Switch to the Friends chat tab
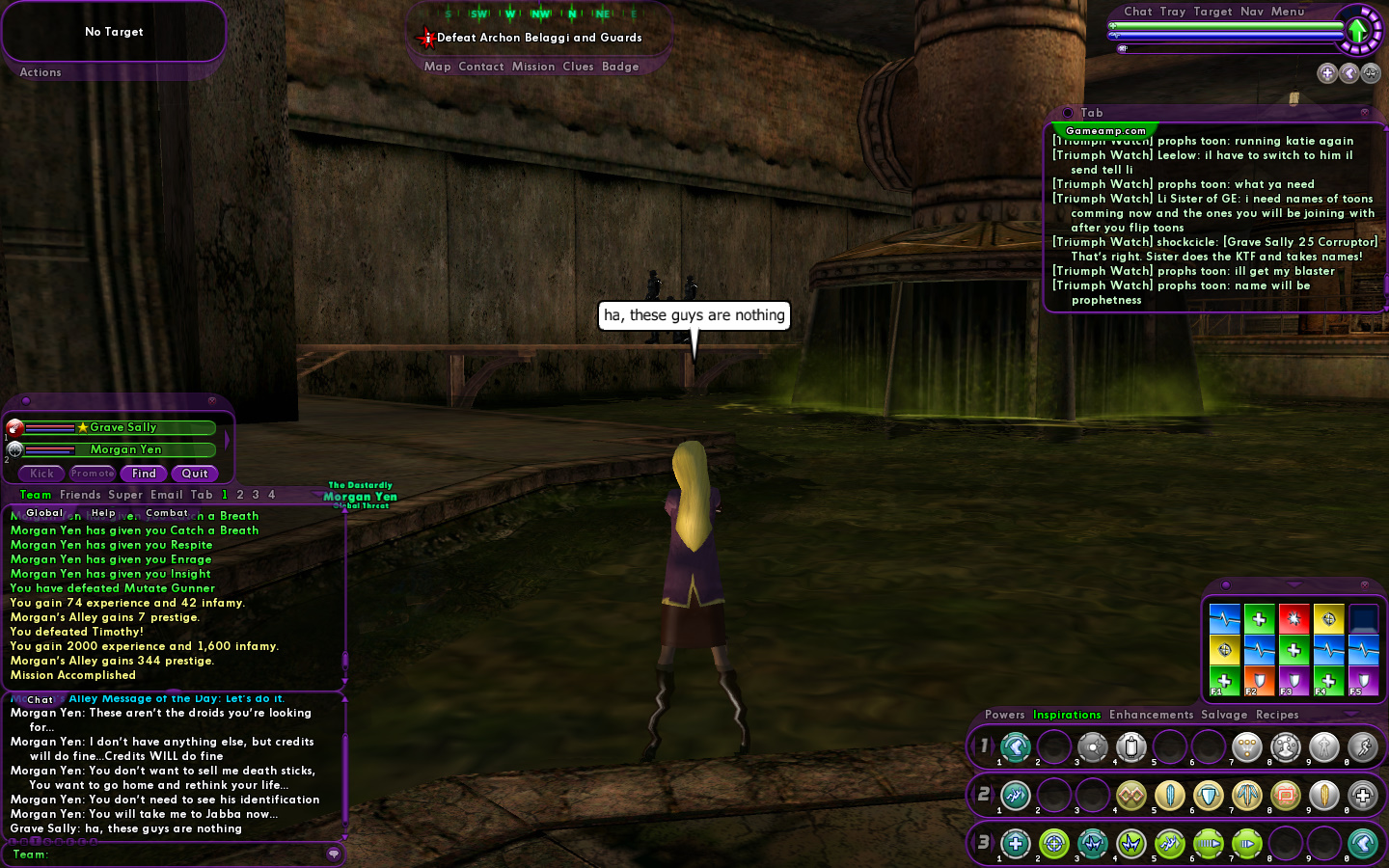Viewport: 1389px width, 868px height. click(x=80, y=495)
